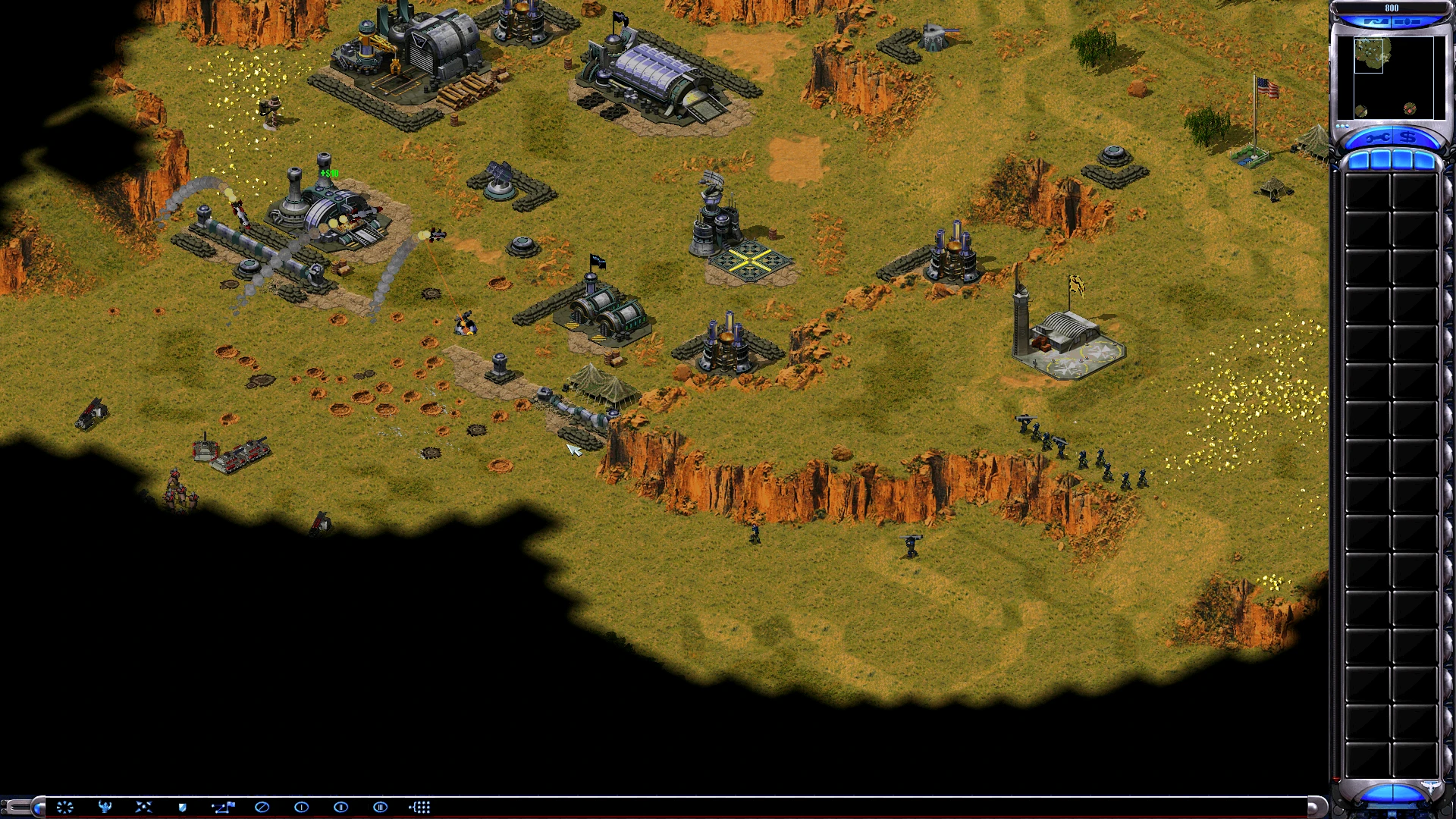
Task: Toggle team group III selection circle
Action: coord(381,807)
